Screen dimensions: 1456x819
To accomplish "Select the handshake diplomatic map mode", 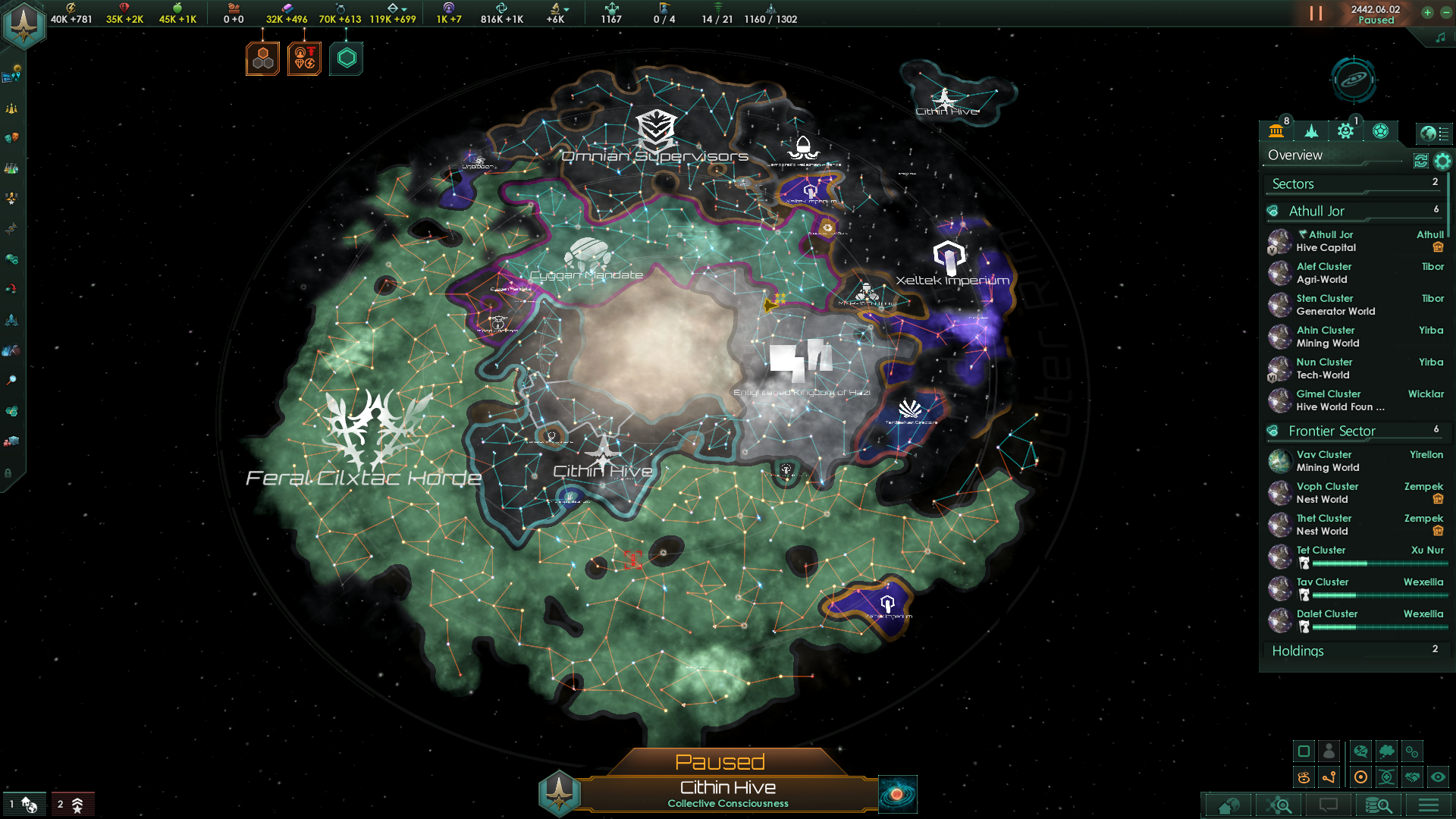I will pos(1412,777).
